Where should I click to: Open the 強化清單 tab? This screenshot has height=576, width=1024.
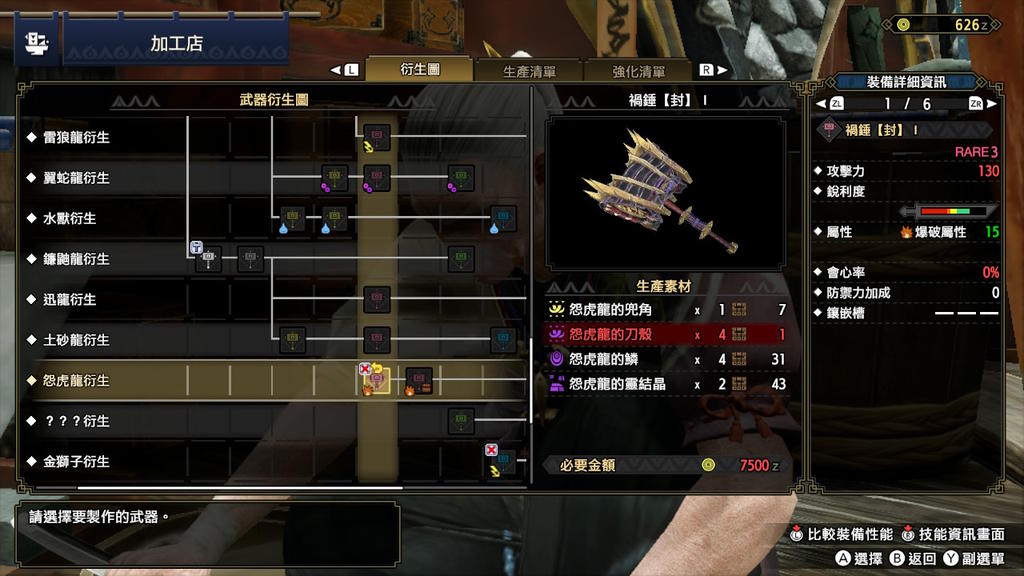point(639,71)
